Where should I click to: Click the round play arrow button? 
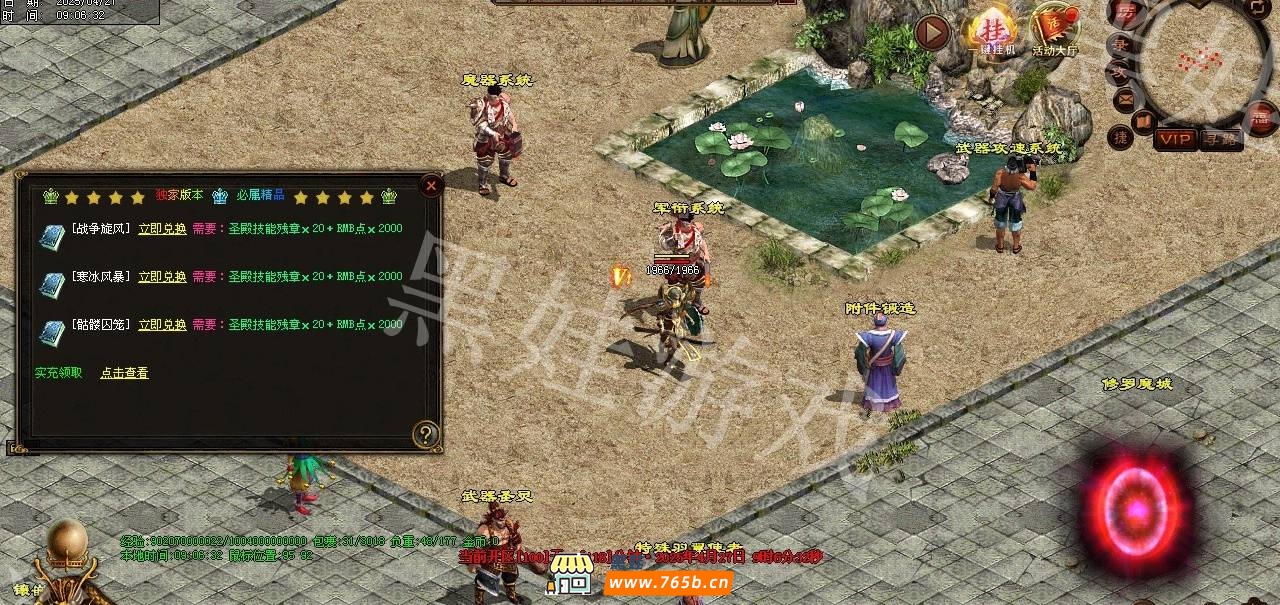coord(932,33)
